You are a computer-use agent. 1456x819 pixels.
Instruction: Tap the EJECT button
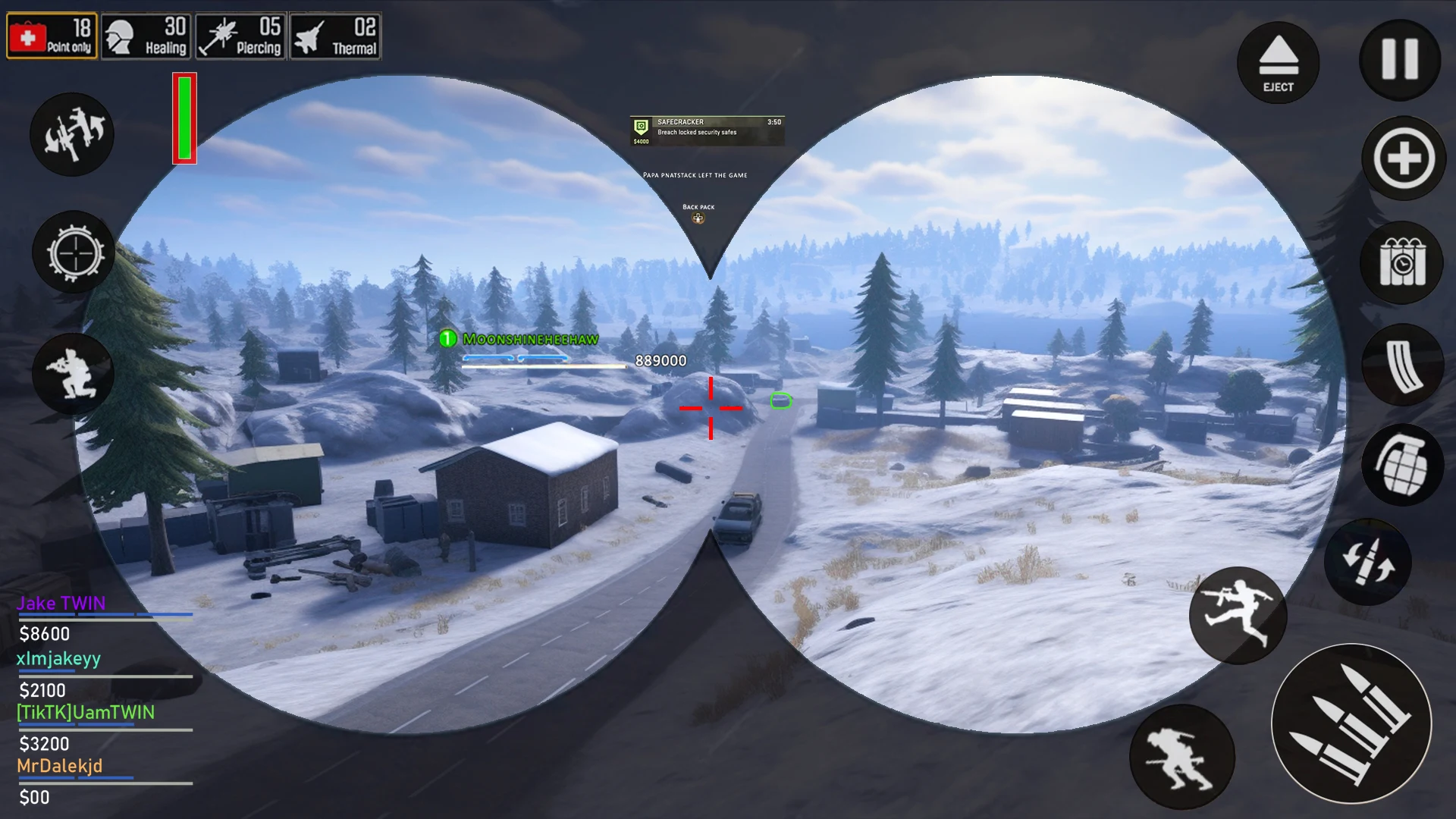[1278, 63]
